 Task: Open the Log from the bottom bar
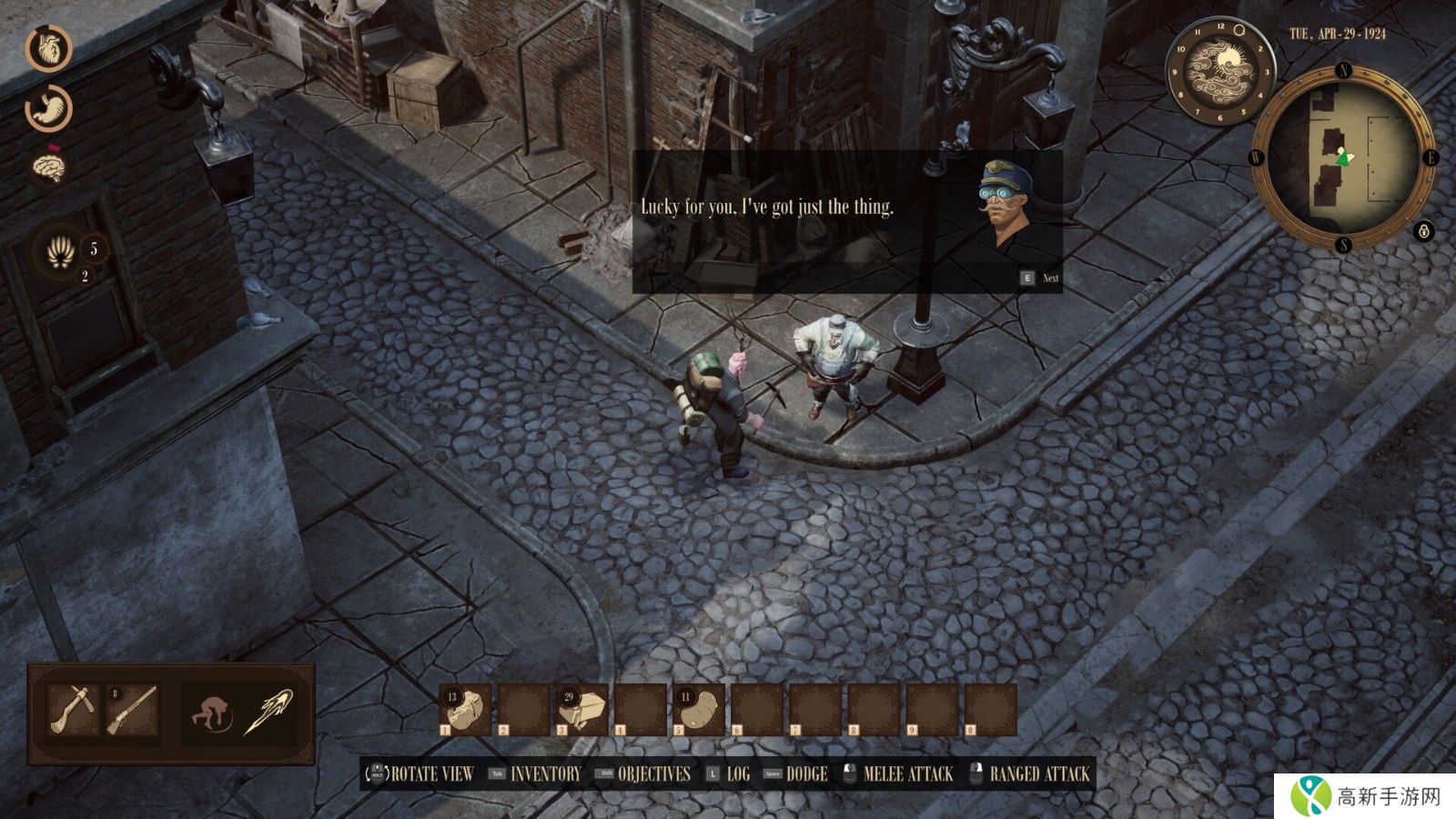pos(737,774)
